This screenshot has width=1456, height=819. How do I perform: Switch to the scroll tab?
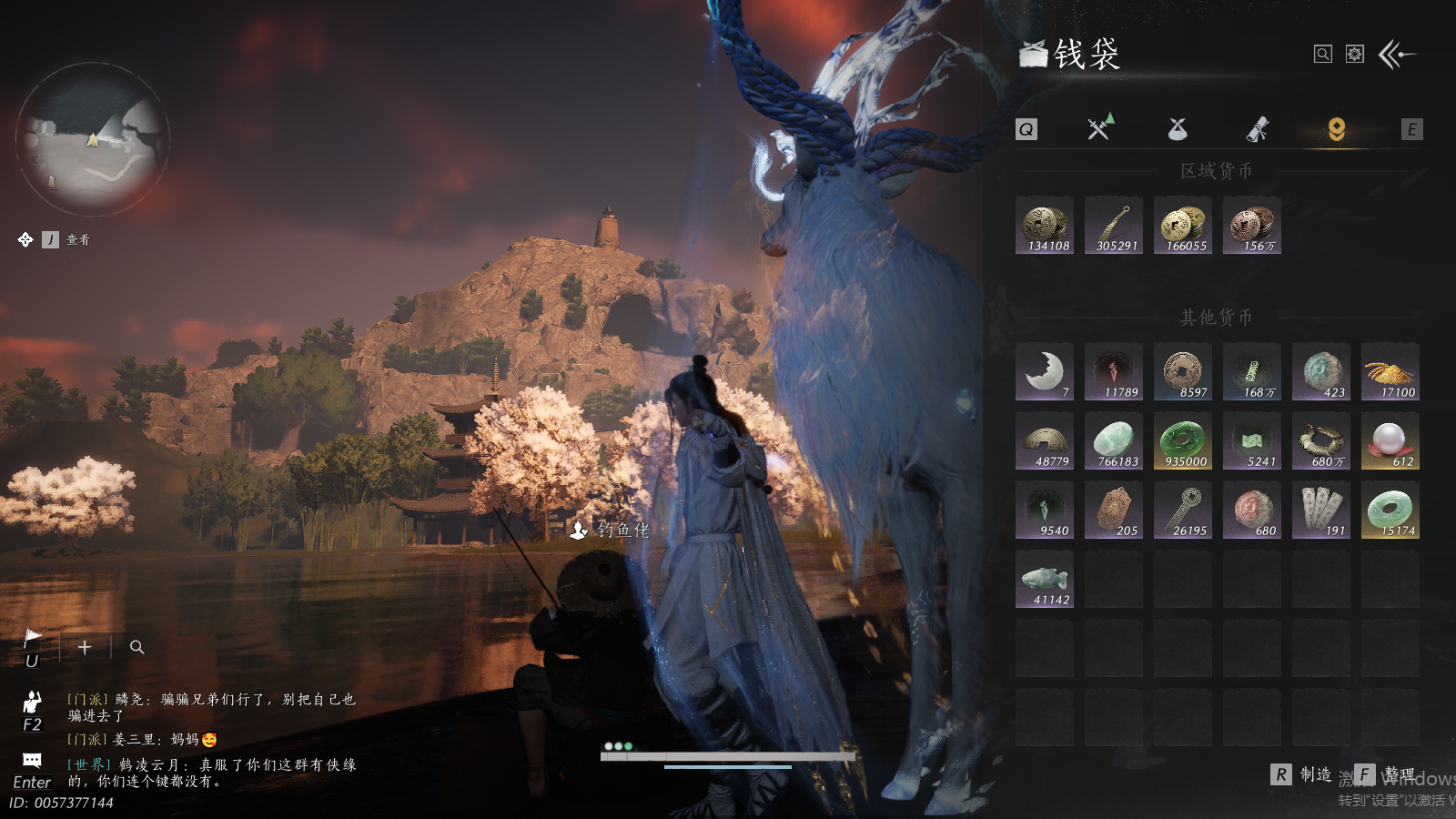coord(1257,129)
